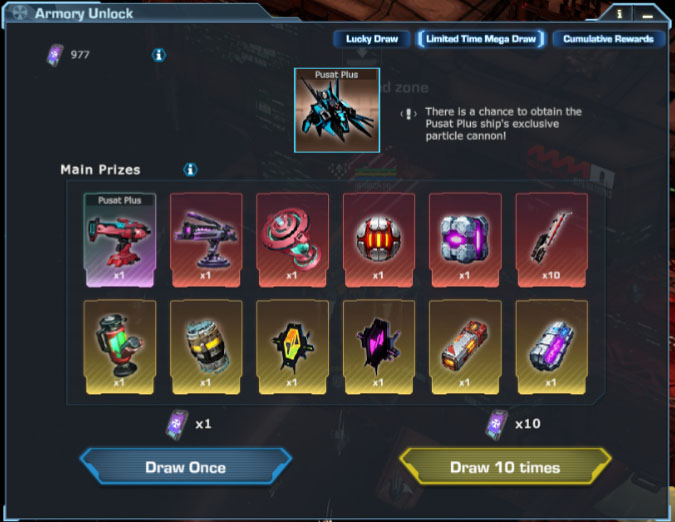Select the x10 rifle prize

(550, 240)
